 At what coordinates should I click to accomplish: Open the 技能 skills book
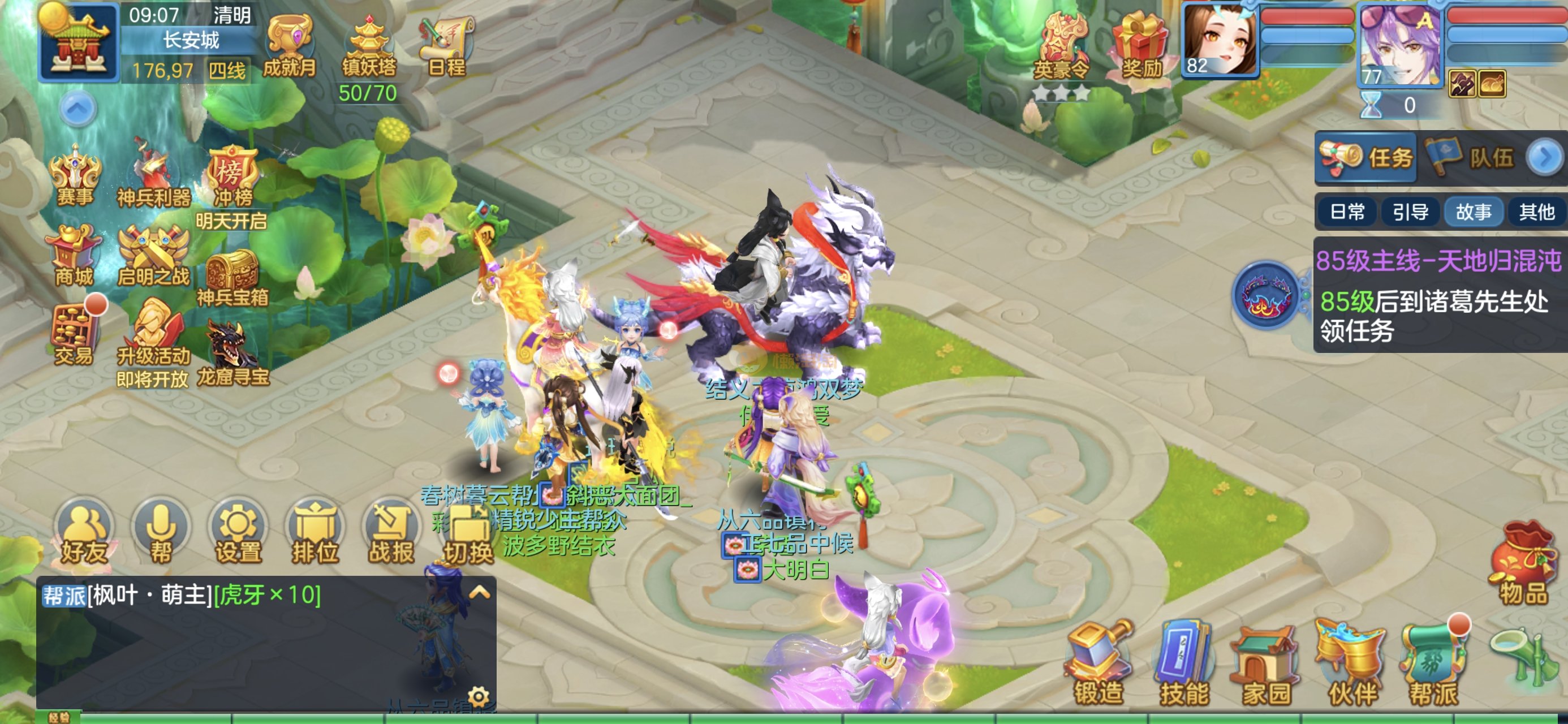click(1183, 663)
